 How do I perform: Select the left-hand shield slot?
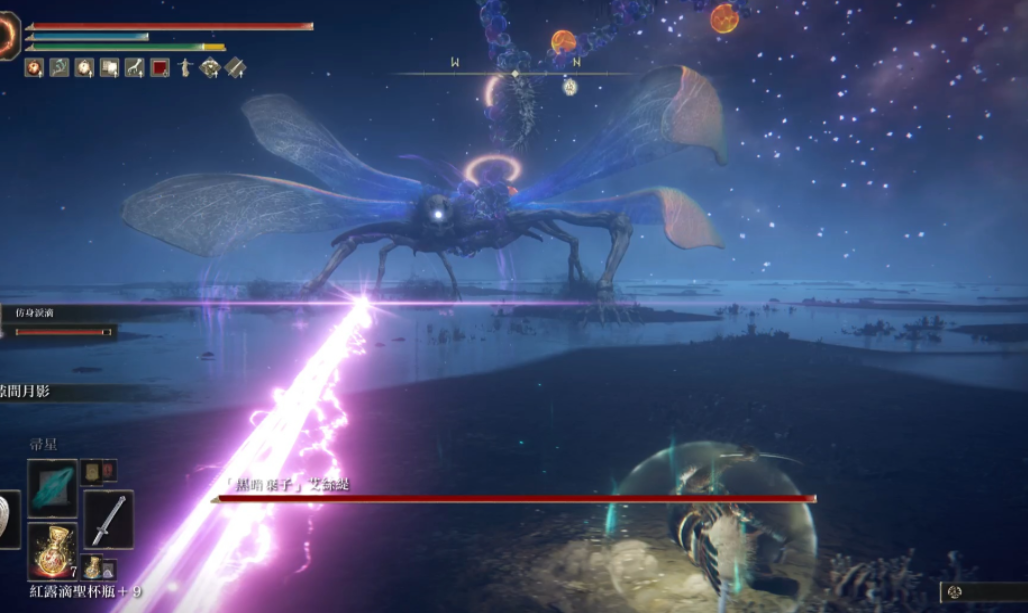(x=8, y=519)
